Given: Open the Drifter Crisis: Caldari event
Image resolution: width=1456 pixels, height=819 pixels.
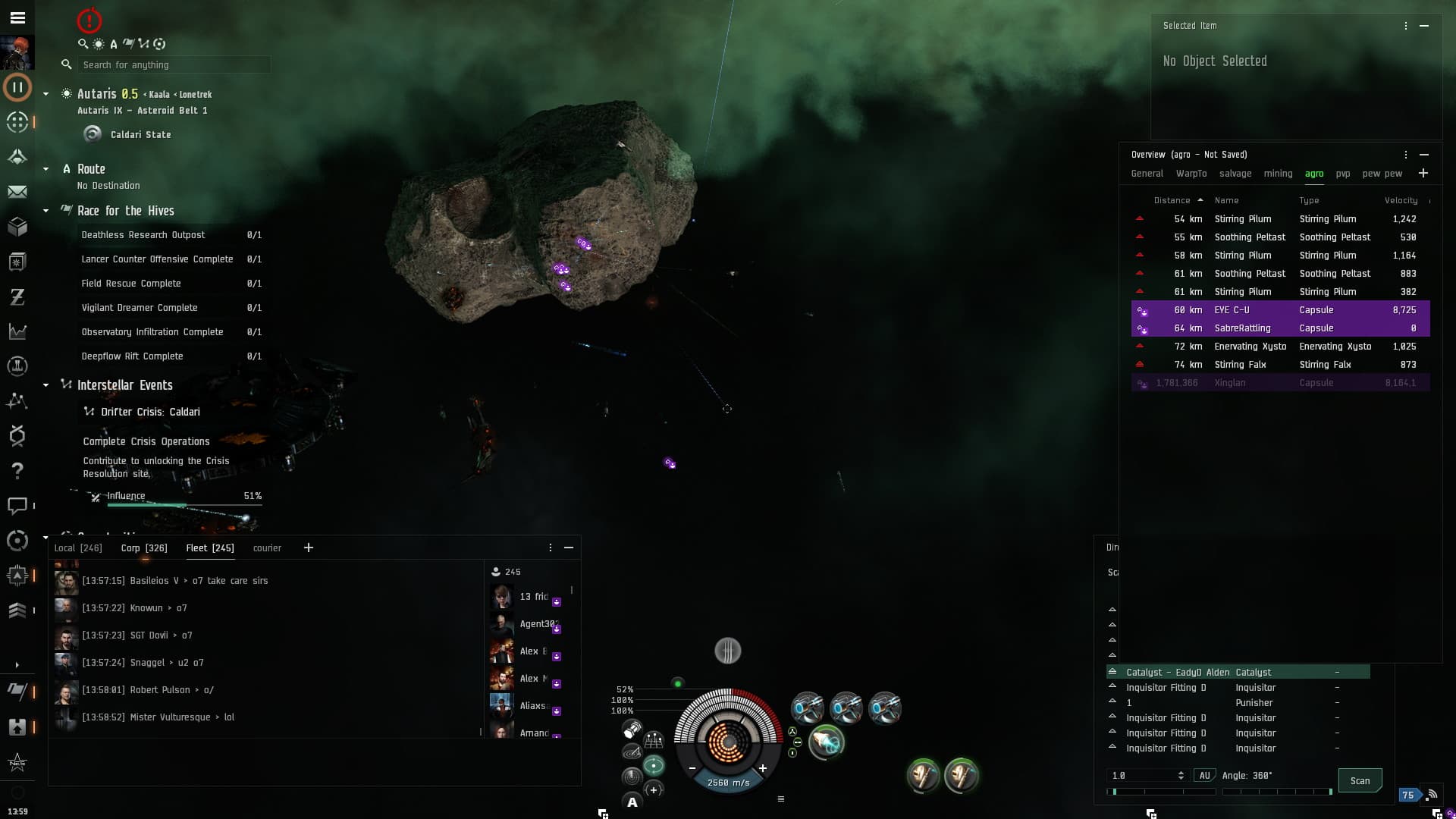Looking at the screenshot, I should [x=150, y=412].
